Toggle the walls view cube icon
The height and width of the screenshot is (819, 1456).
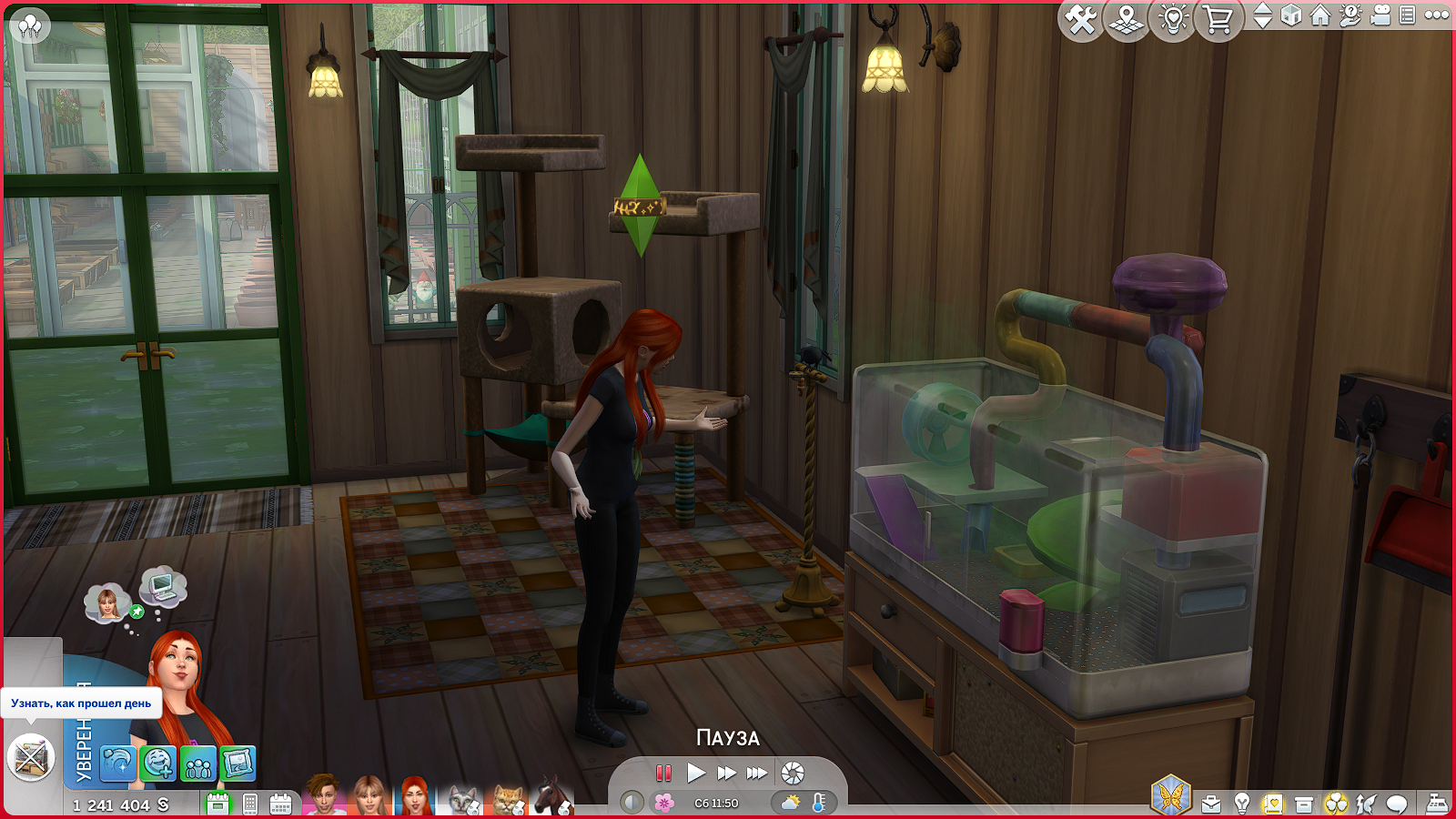1291,16
